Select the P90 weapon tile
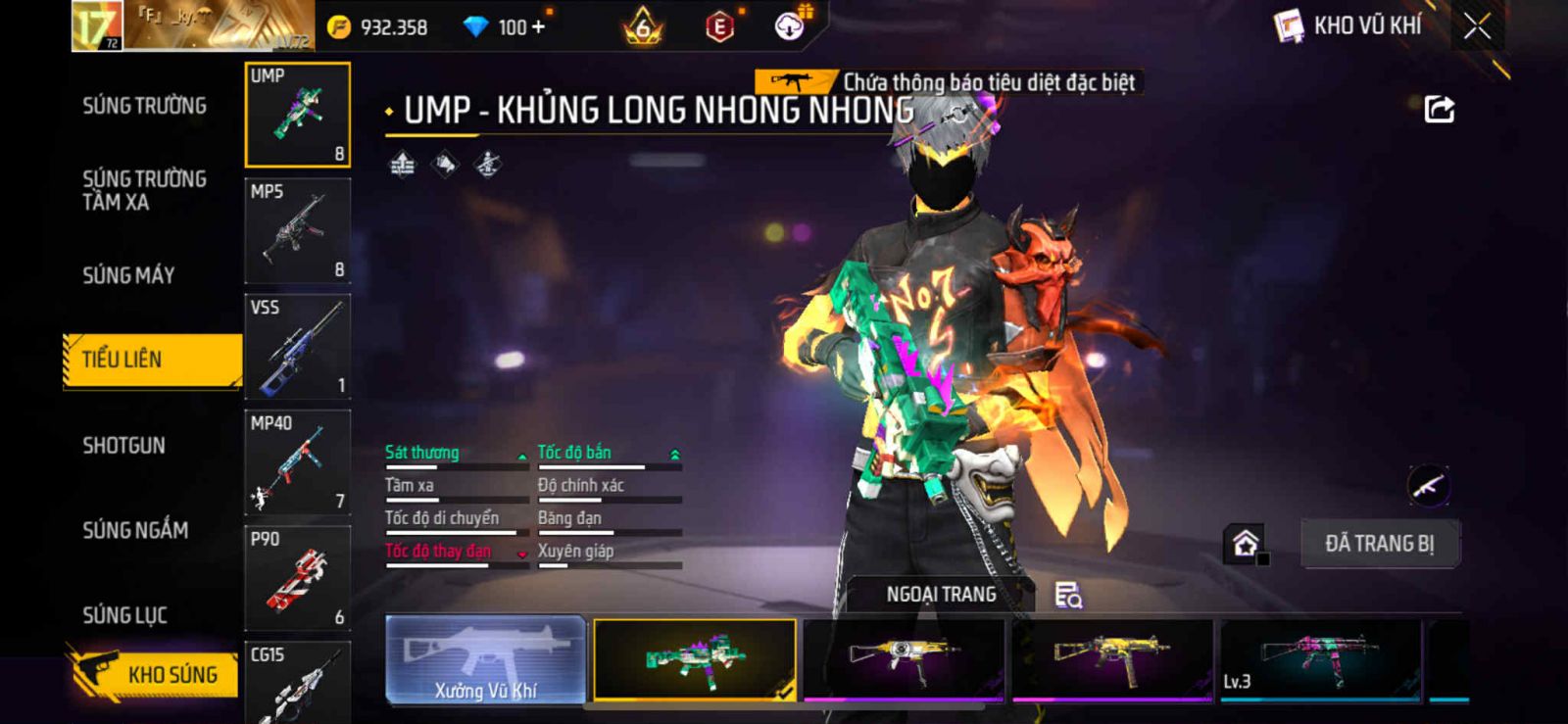This screenshot has height=724, width=1568. coord(297,578)
